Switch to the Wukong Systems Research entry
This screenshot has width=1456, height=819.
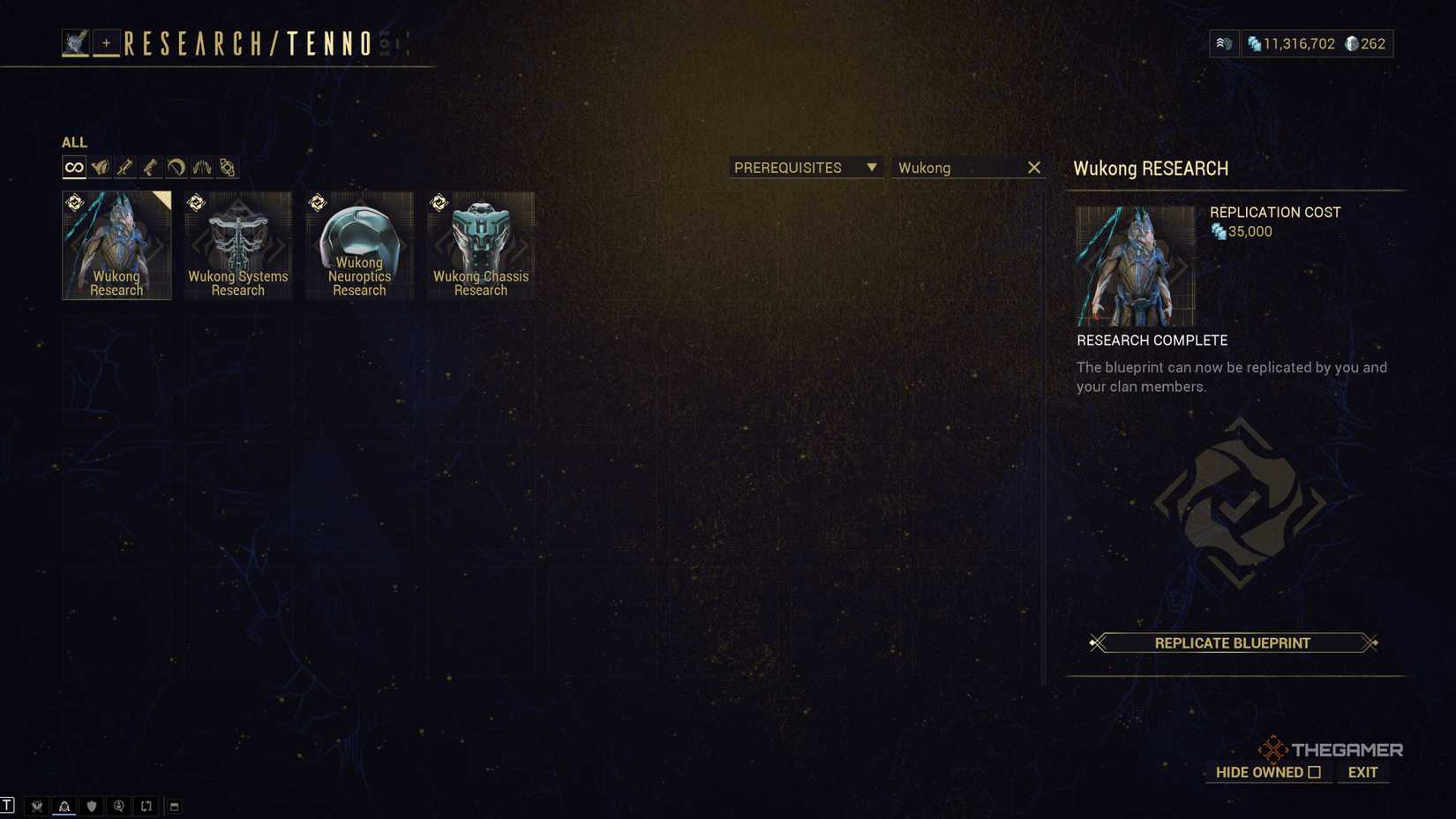[237, 244]
